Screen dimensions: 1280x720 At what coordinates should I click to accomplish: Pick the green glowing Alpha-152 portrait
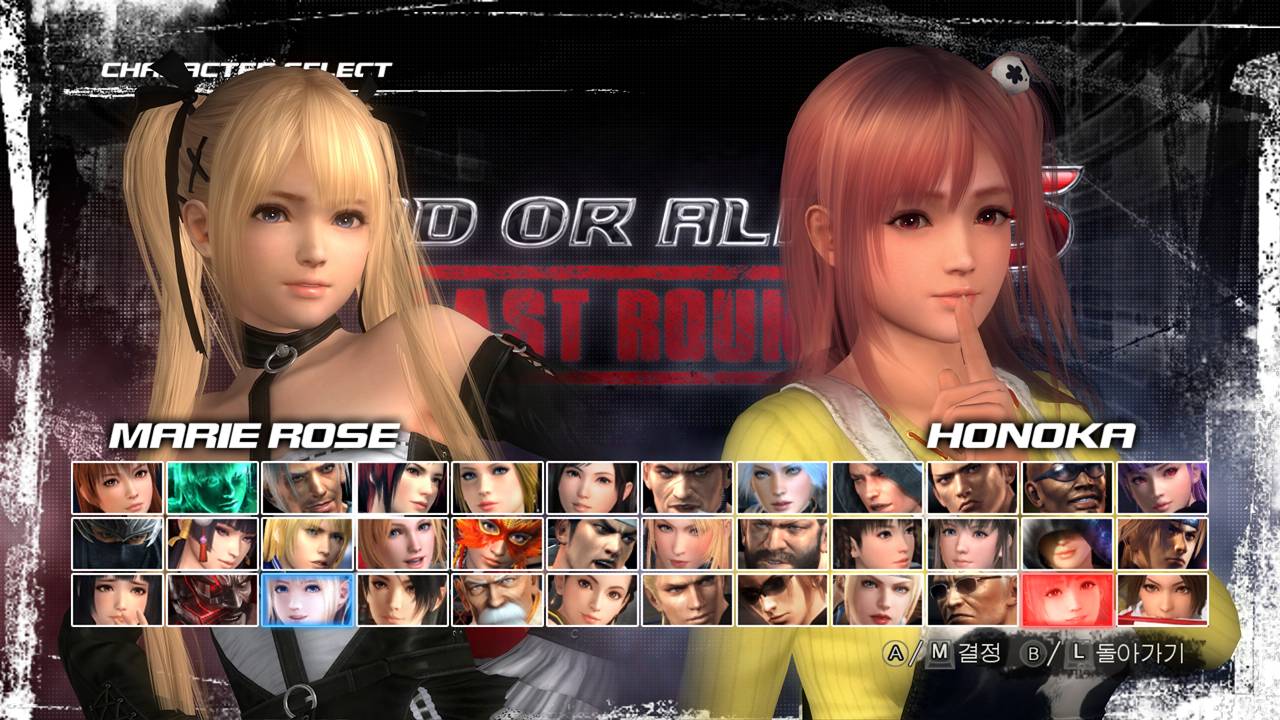point(212,487)
